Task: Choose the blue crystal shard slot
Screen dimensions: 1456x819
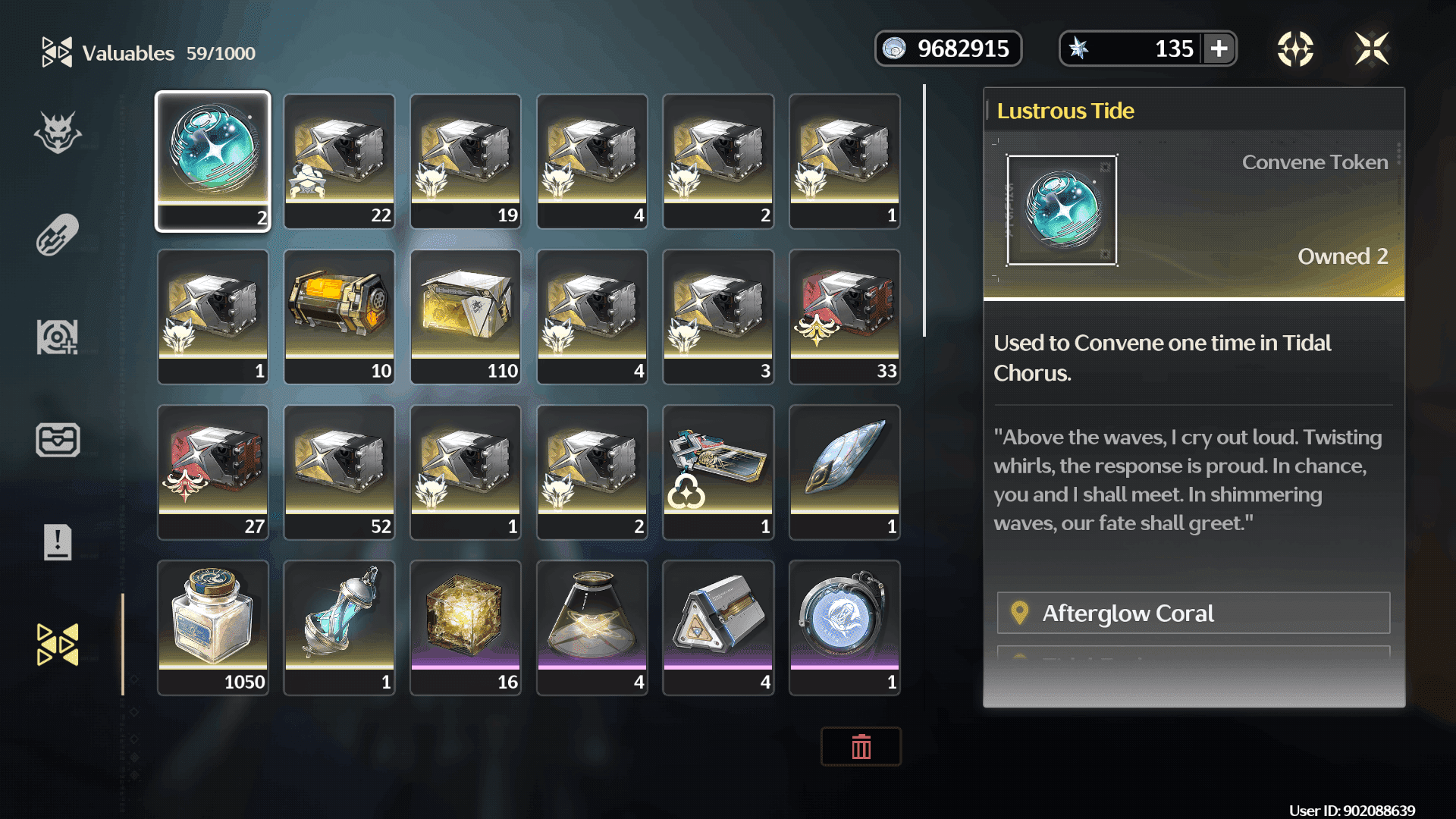Action: (845, 472)
